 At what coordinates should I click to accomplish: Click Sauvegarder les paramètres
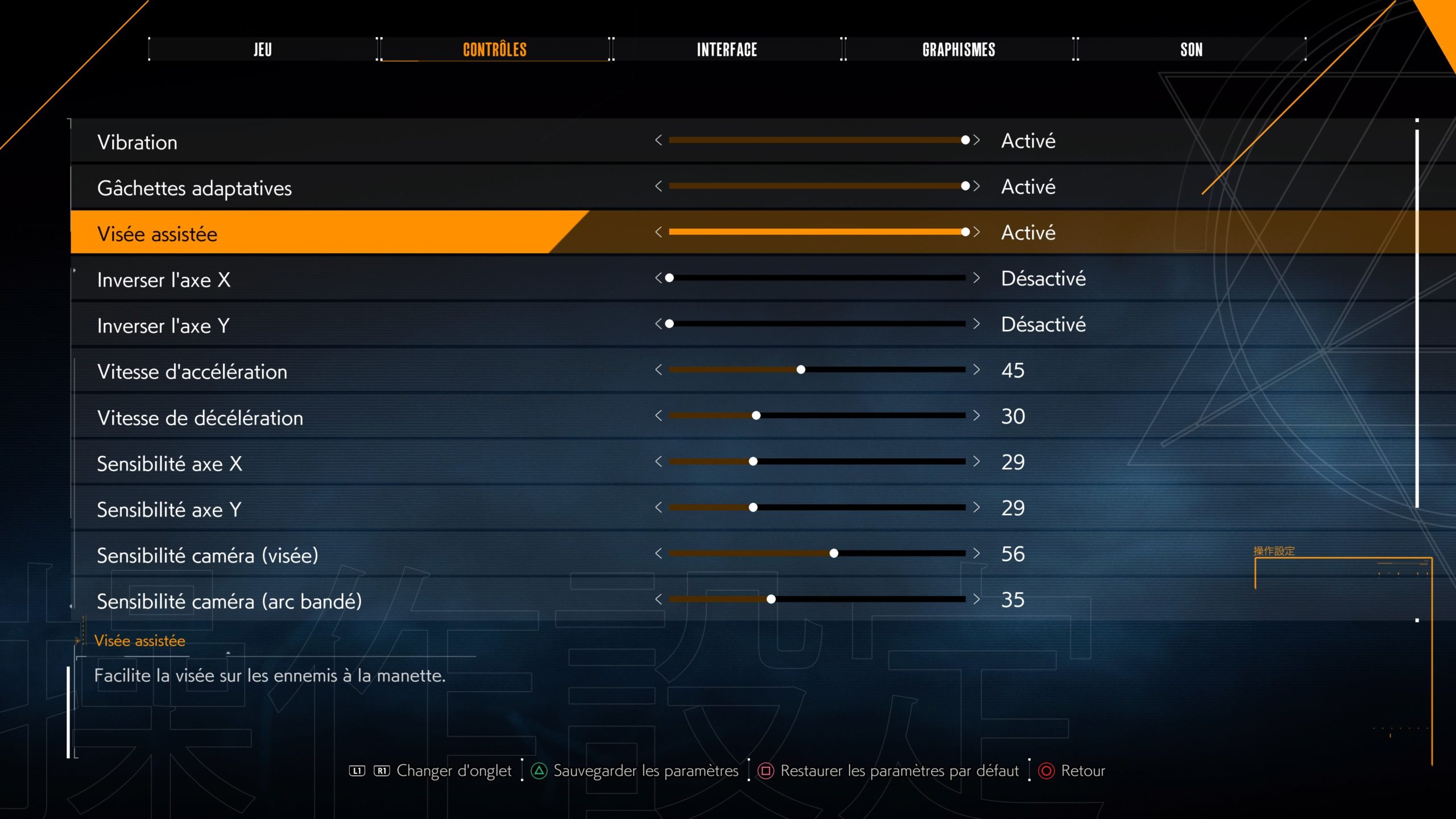pyautogui.click(x=645, y=771)
